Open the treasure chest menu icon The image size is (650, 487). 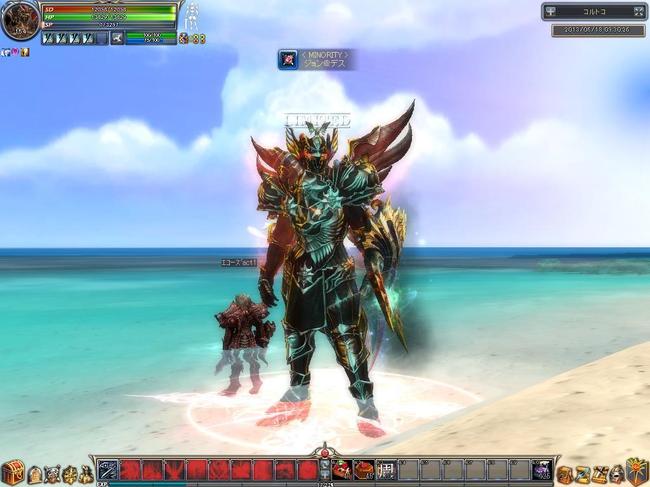point(13,472)
